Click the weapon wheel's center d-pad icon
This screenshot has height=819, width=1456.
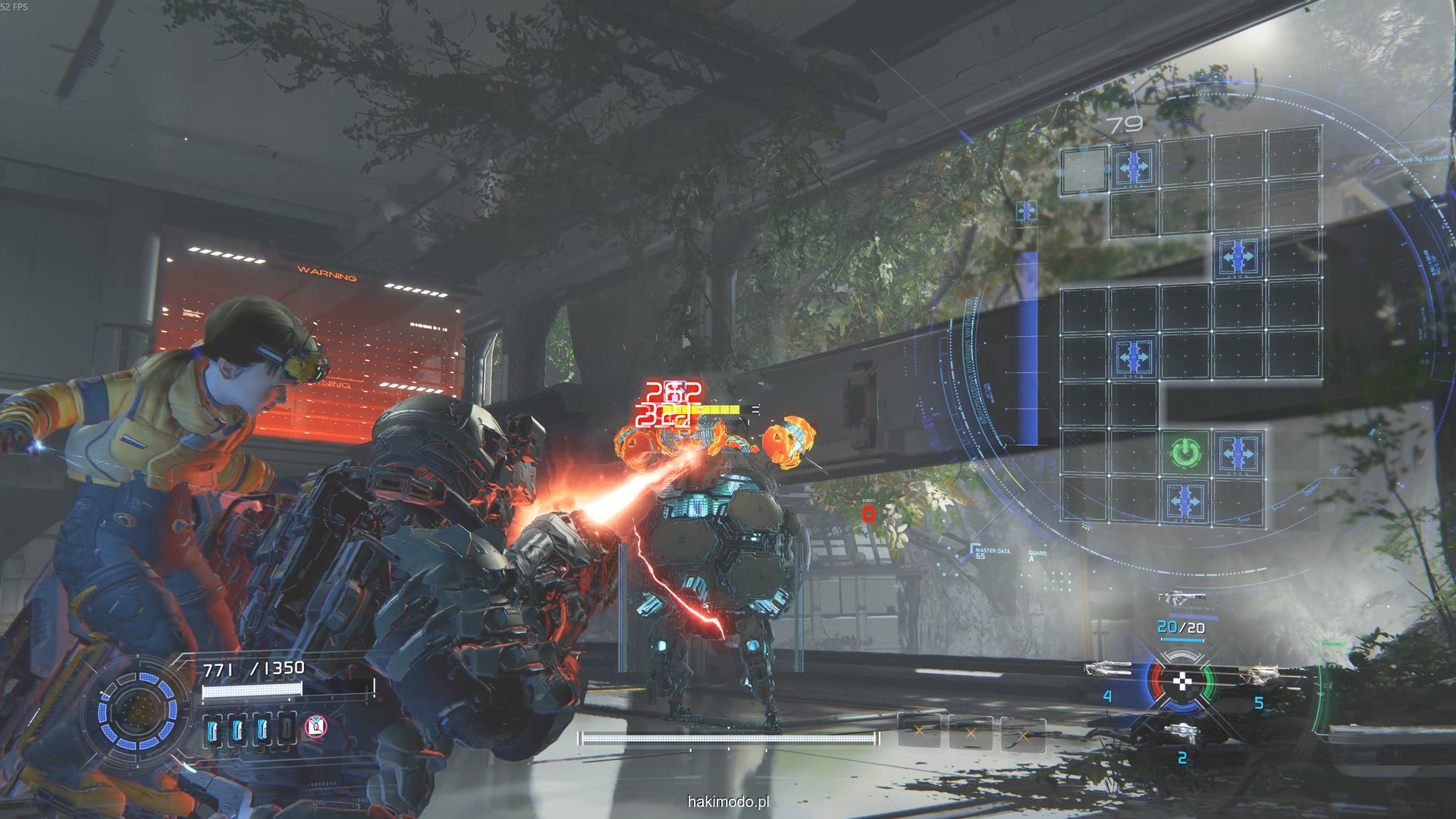[1182, 682]
